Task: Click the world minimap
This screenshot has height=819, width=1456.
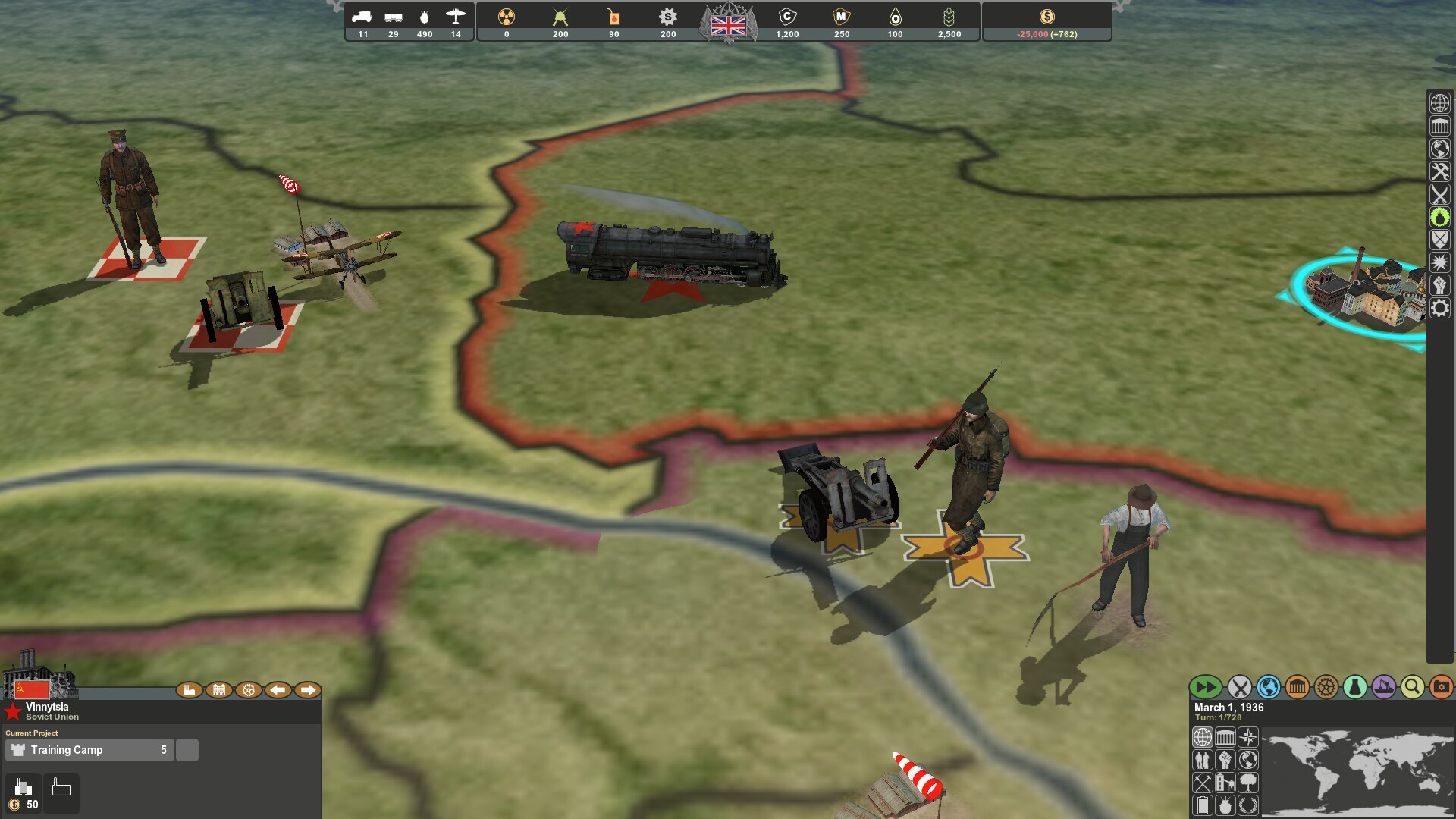Action: tap(1356, 773)
